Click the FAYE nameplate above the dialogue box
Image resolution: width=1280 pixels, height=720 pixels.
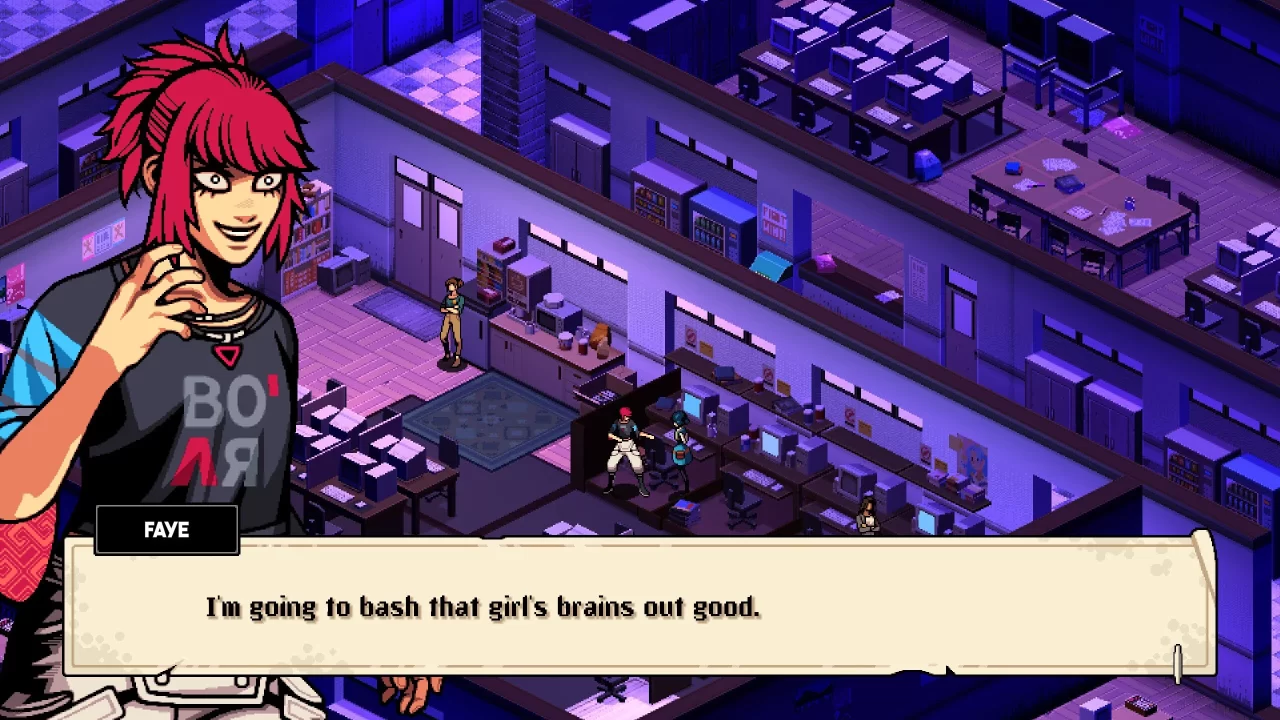166,530
